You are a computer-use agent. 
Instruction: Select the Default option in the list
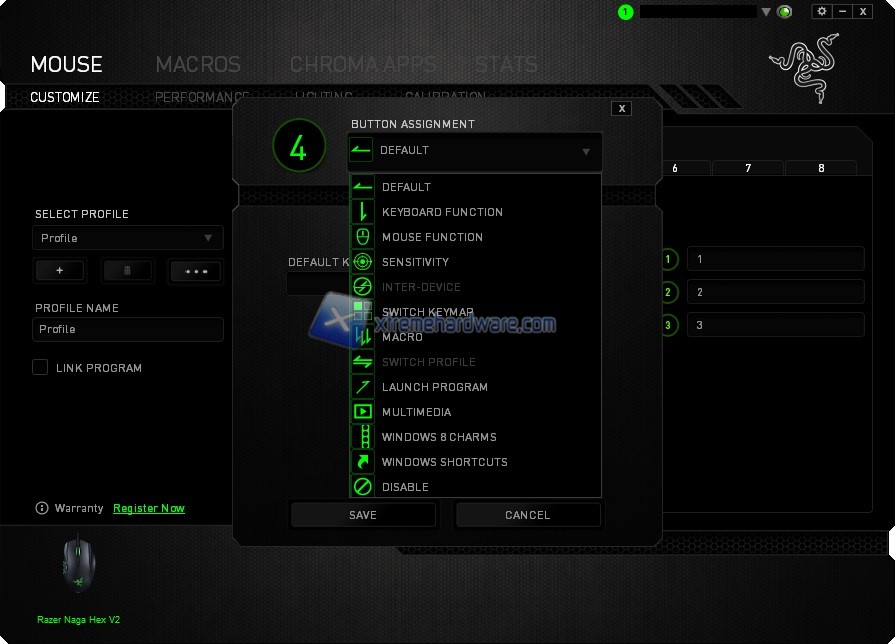pyautogui.click(x=406, y=187)
